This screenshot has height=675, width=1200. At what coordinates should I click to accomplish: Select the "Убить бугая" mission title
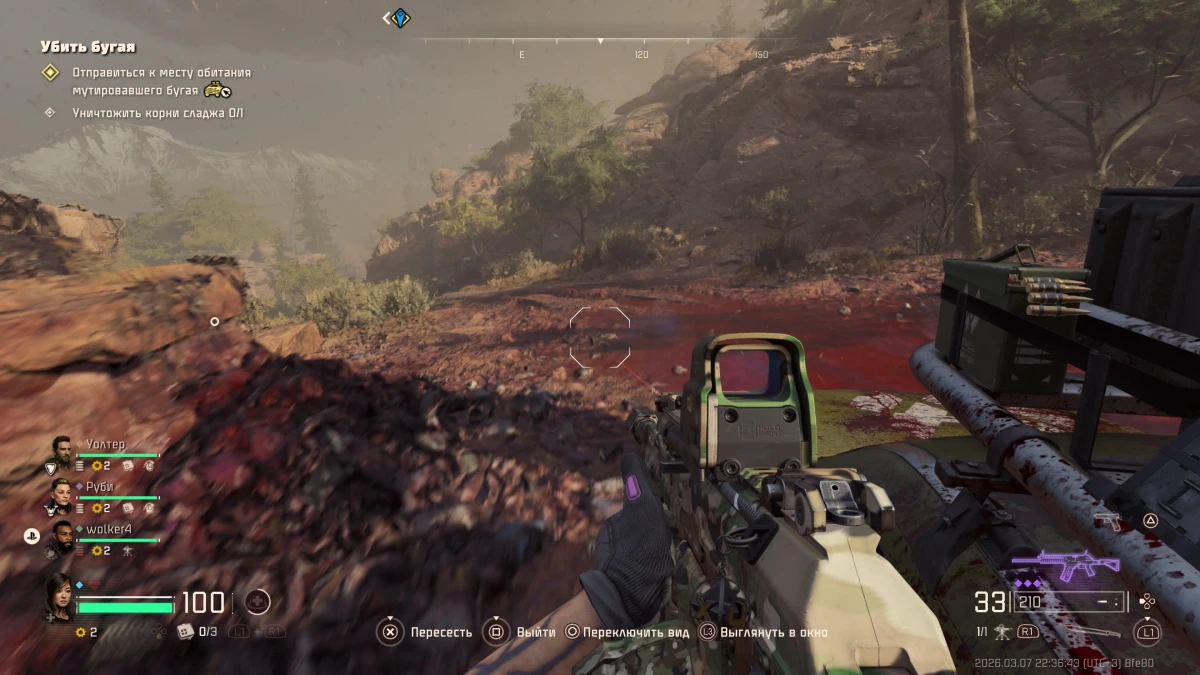[x=88, y=47]
